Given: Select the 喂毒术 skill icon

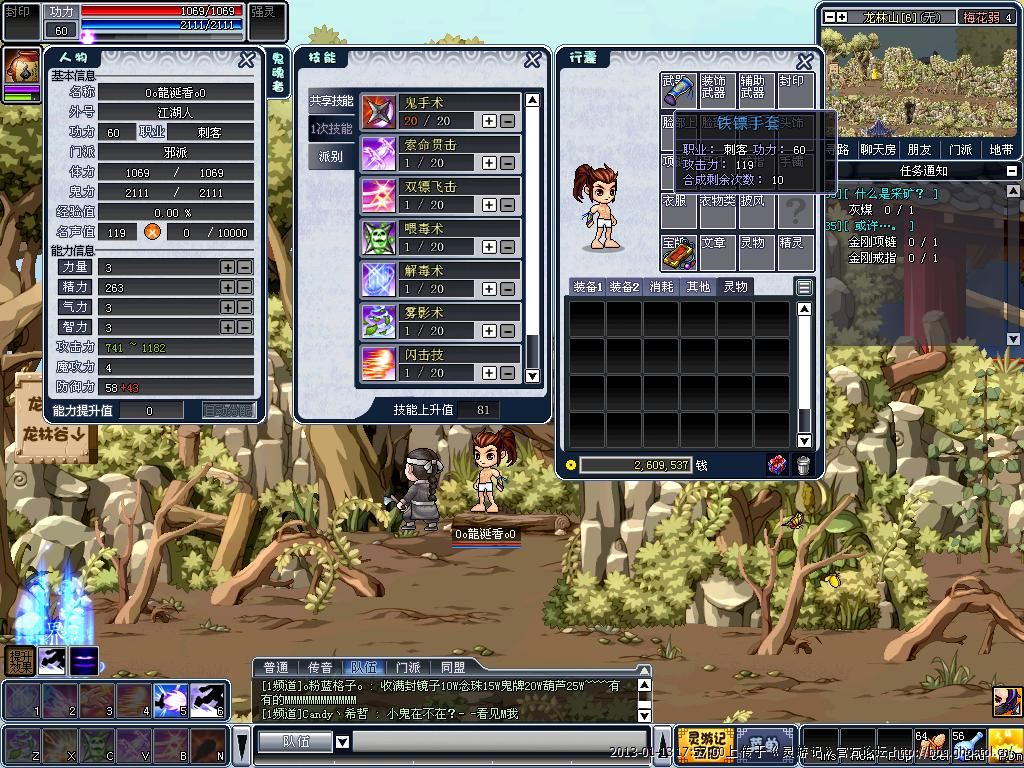Looking at the screenshot, I should (x=379, y=238).
